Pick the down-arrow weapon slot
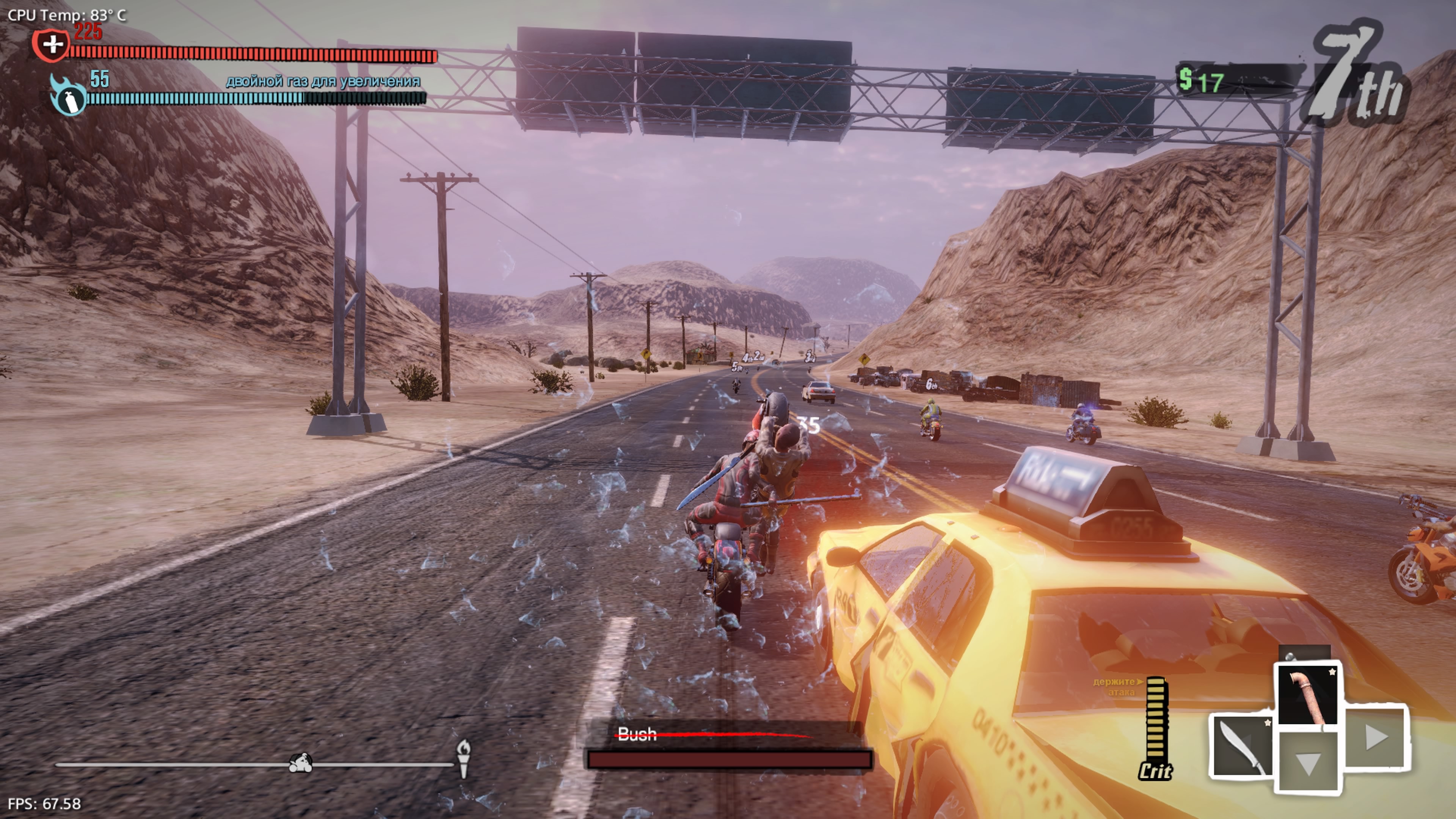The image size is (1456, 819). pyautogui.click(x=1308, y=763)
